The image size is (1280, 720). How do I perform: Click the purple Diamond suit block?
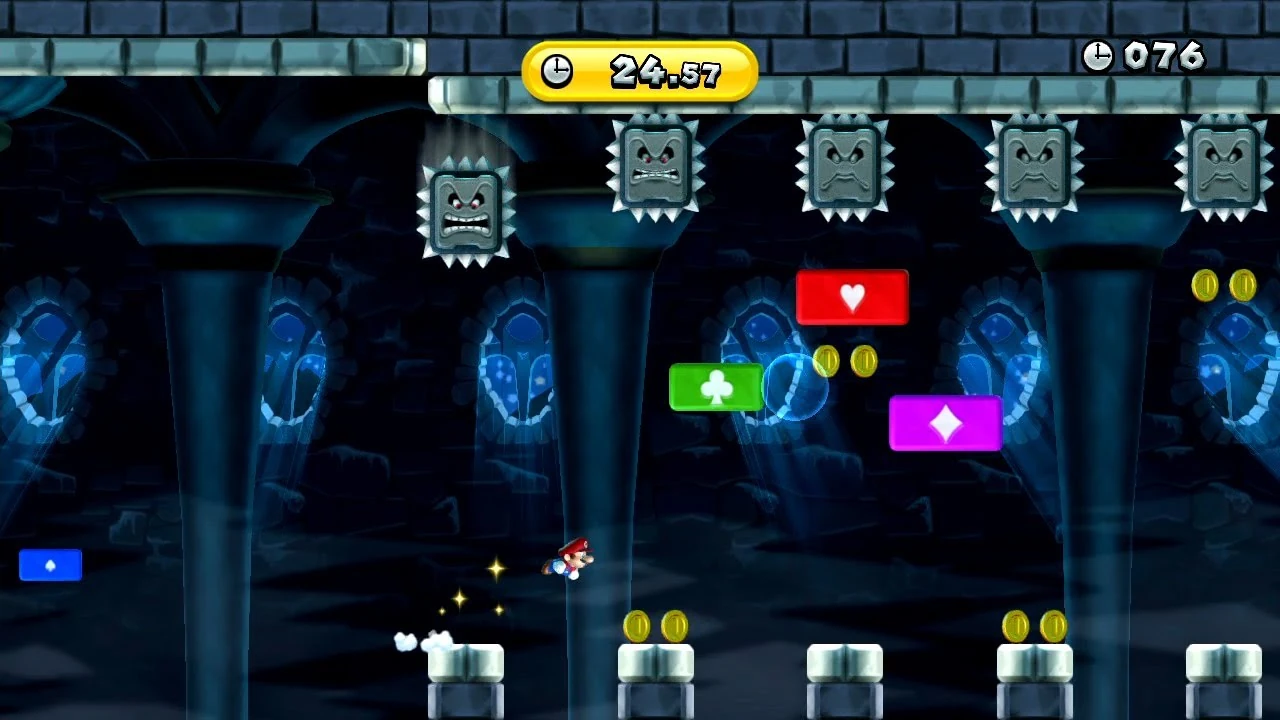pos(947,421)
